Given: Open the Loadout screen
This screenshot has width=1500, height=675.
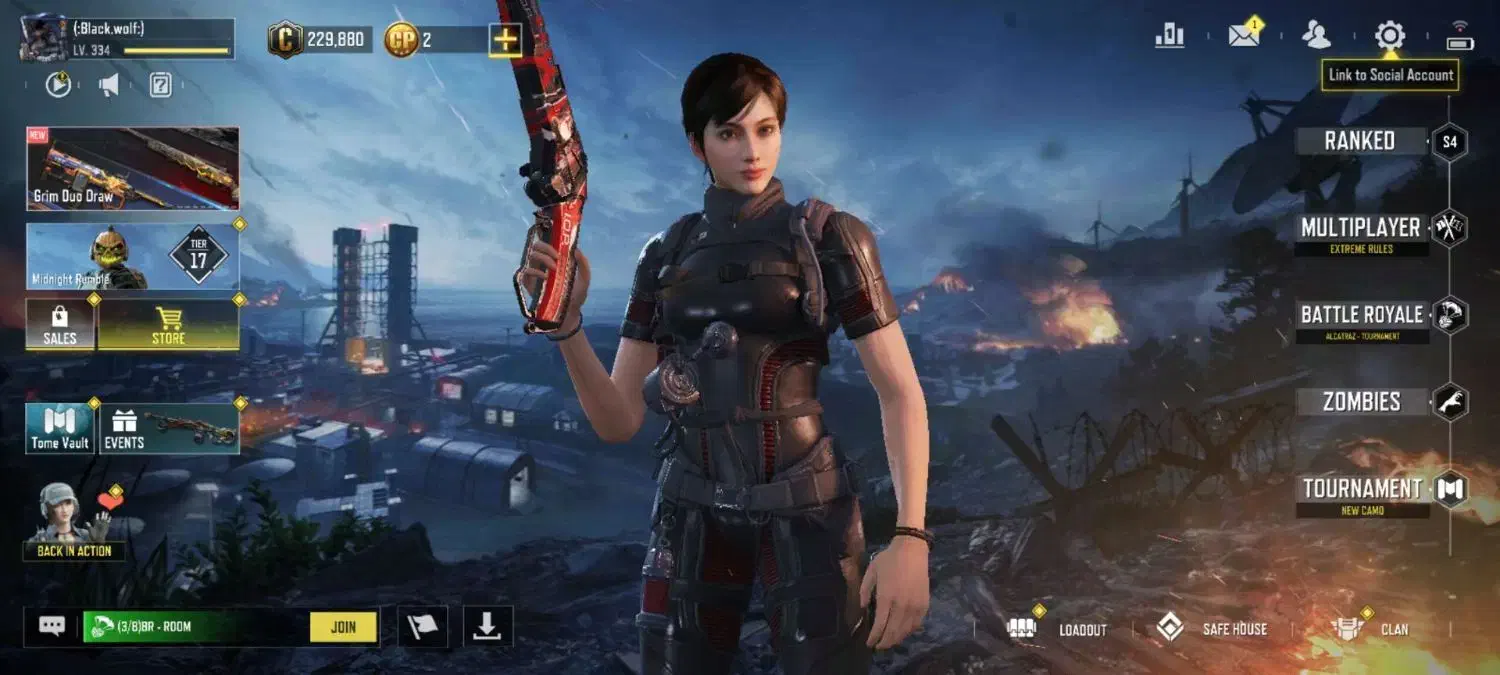Looking at the screenshot, I should click(x=1060, y=629).
